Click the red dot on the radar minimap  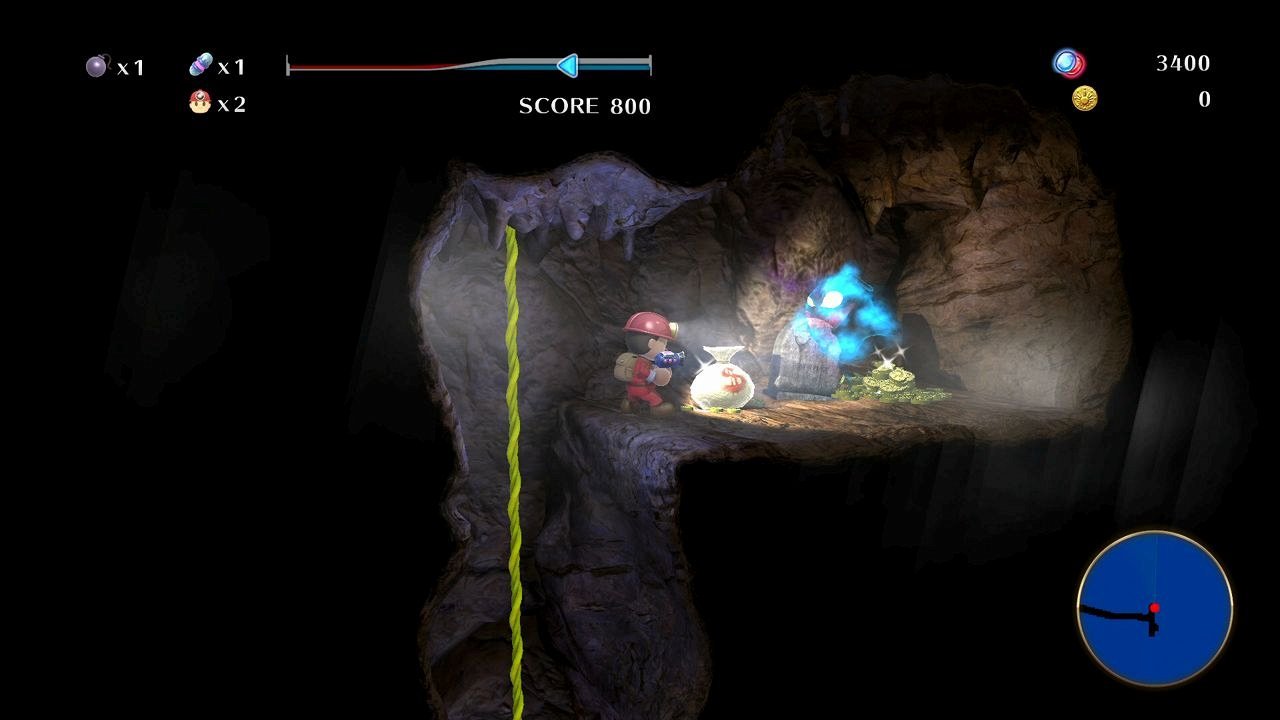tap(1156, 605)
